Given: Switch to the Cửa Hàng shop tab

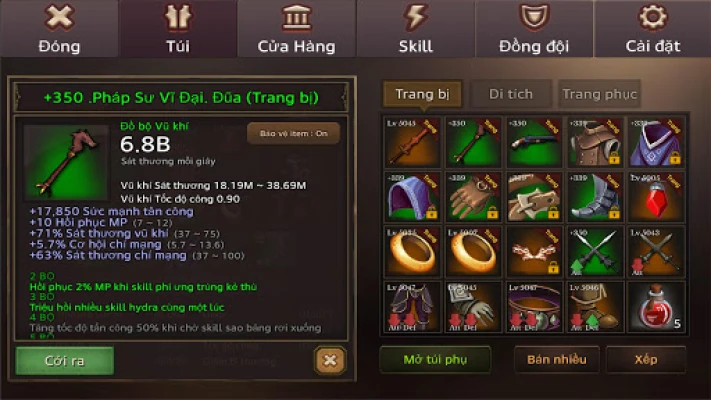Looking at the screenshot, I should pos(296,29).
